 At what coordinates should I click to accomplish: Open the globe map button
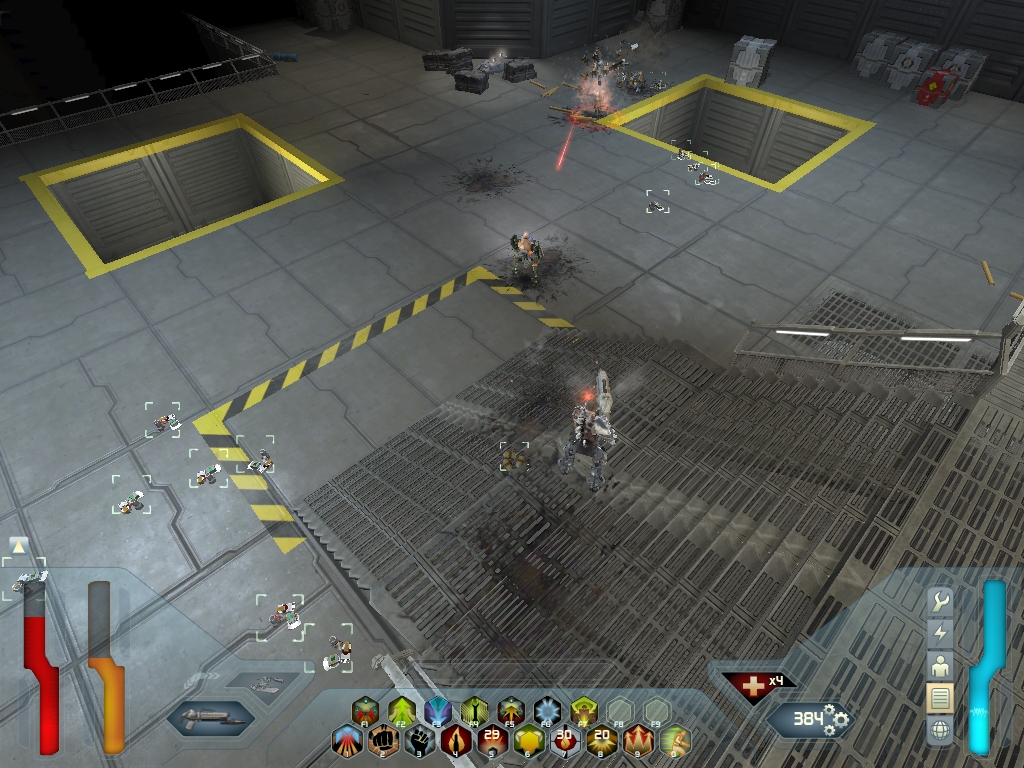click(939, 729)
